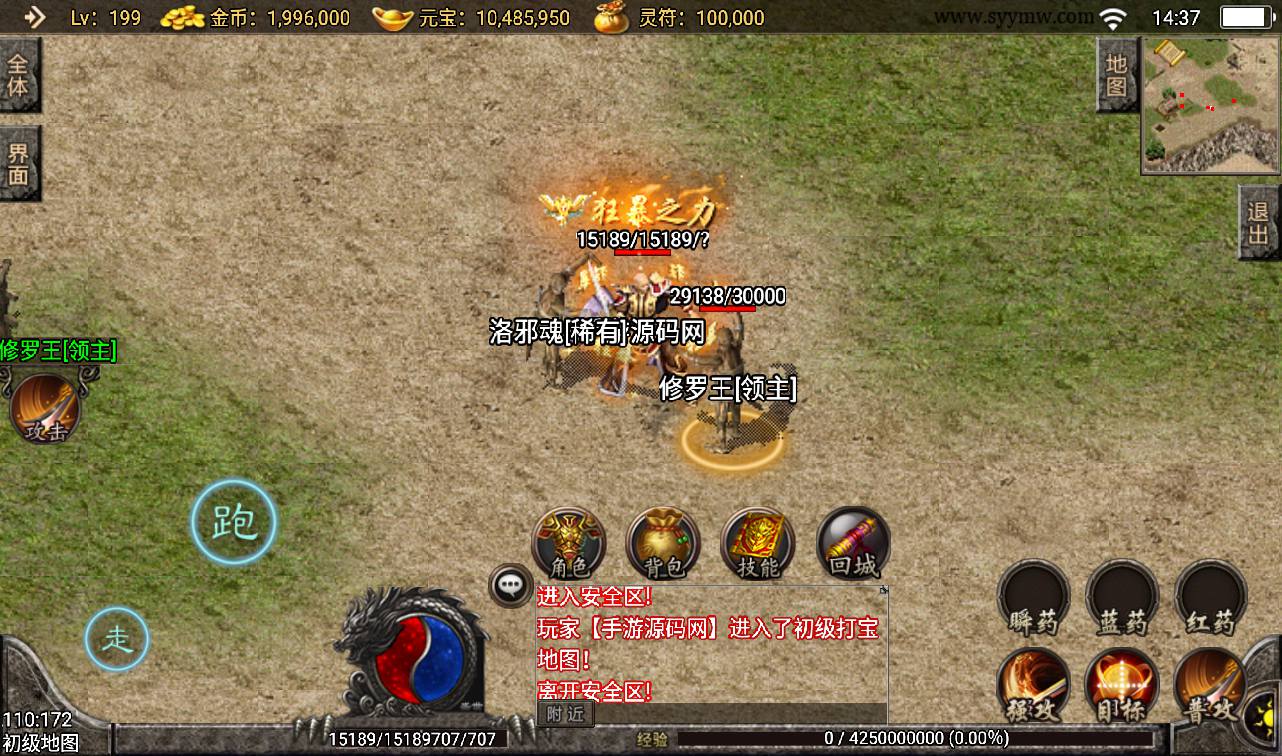The width and height of the screenshot is (1282, 756).
Task: Open the minimap in the corner
Action: [x=1210, y=106]
